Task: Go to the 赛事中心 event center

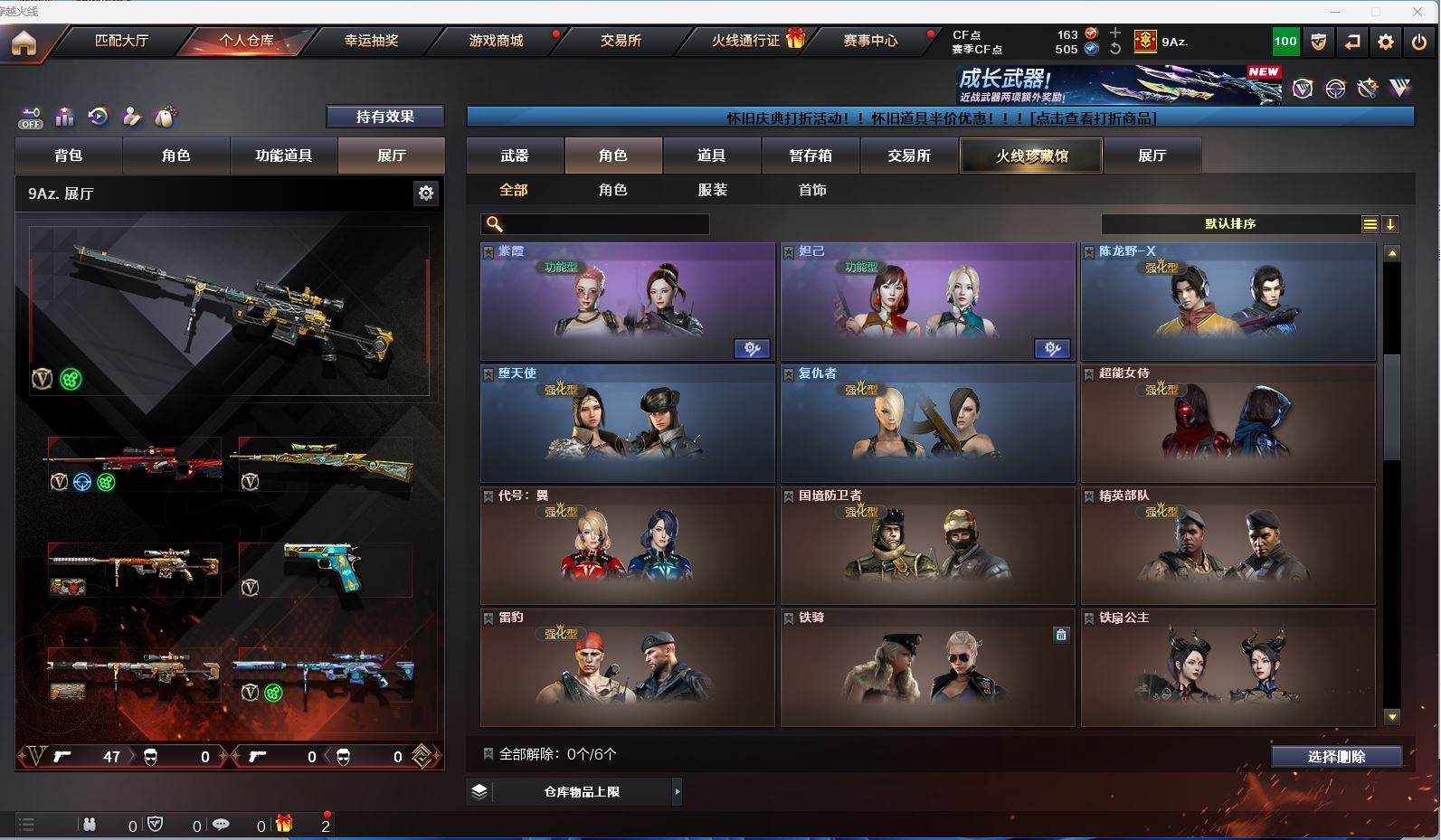Action: click(870, 41)
